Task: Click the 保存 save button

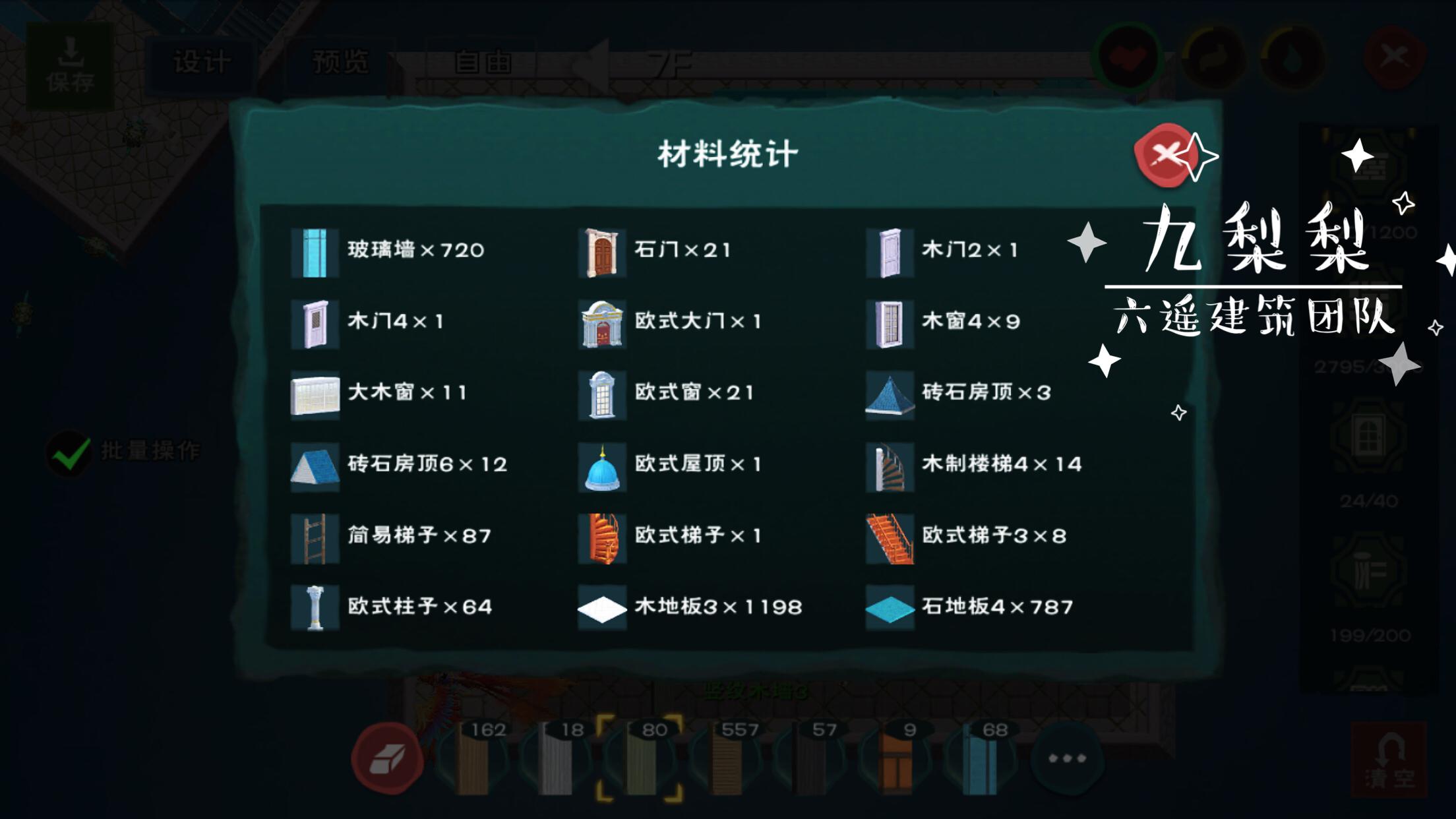Action: point(70,67)
